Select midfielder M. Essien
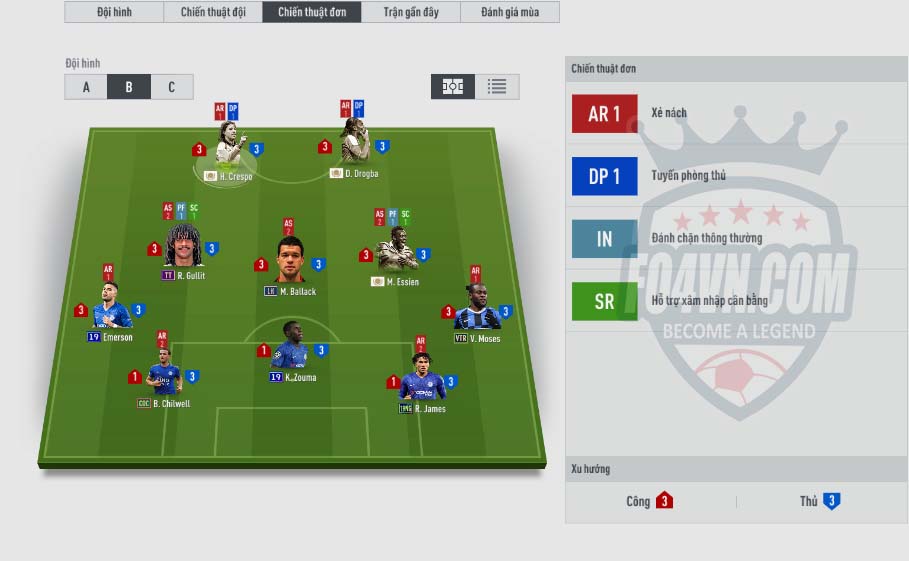Viewport: 909px width, 561px height. [396, 251]
